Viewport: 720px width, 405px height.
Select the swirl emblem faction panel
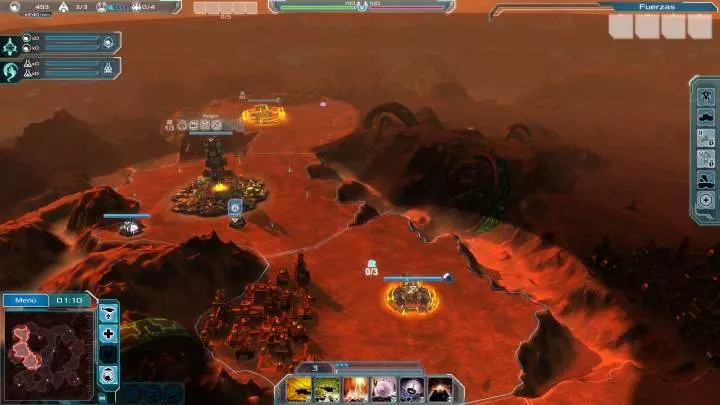(x=12, y=71)
